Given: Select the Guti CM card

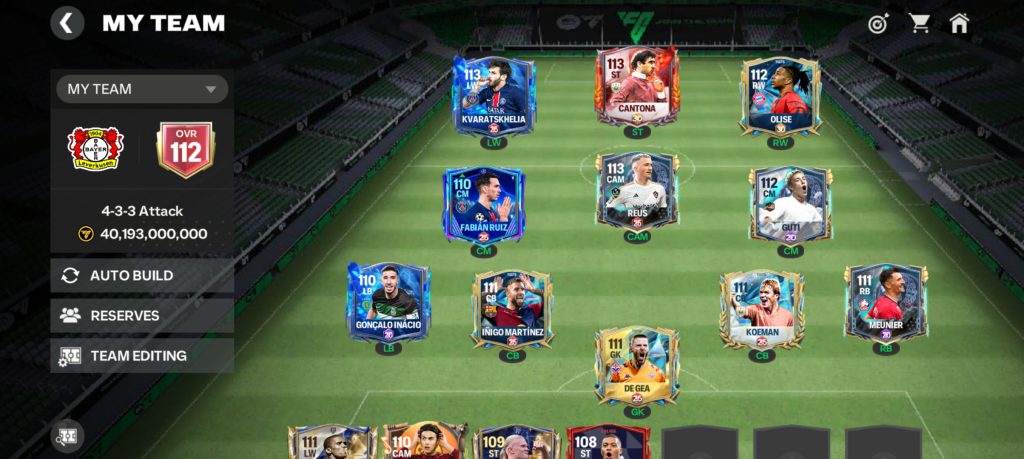Looking at the screenshot, I should pos(791,204).
